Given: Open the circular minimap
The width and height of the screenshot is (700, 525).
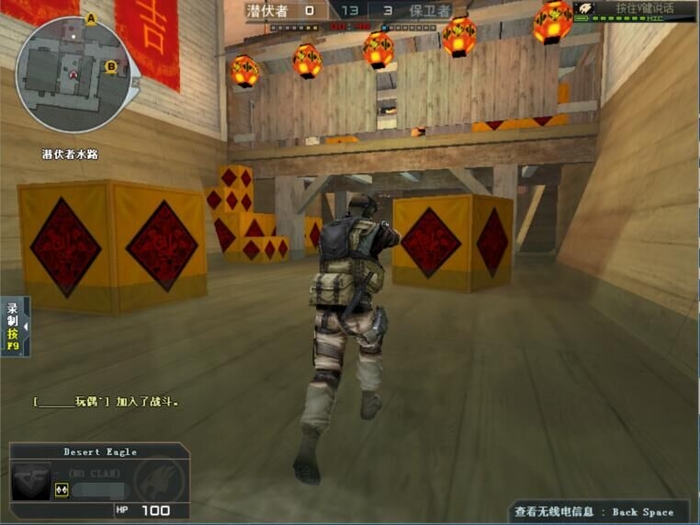Looking at the screenshot, I should (x=72, y=74).
